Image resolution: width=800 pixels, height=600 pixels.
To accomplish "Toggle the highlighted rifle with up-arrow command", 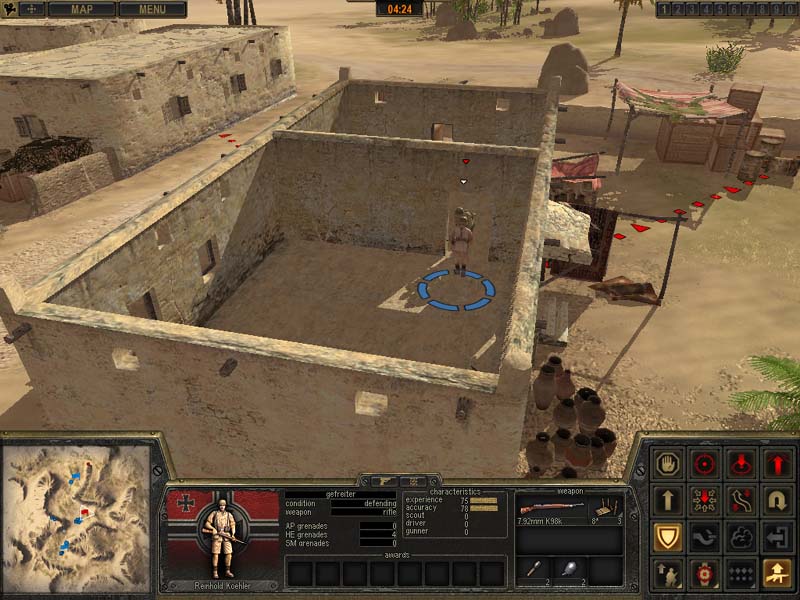I will coord(778,574).
